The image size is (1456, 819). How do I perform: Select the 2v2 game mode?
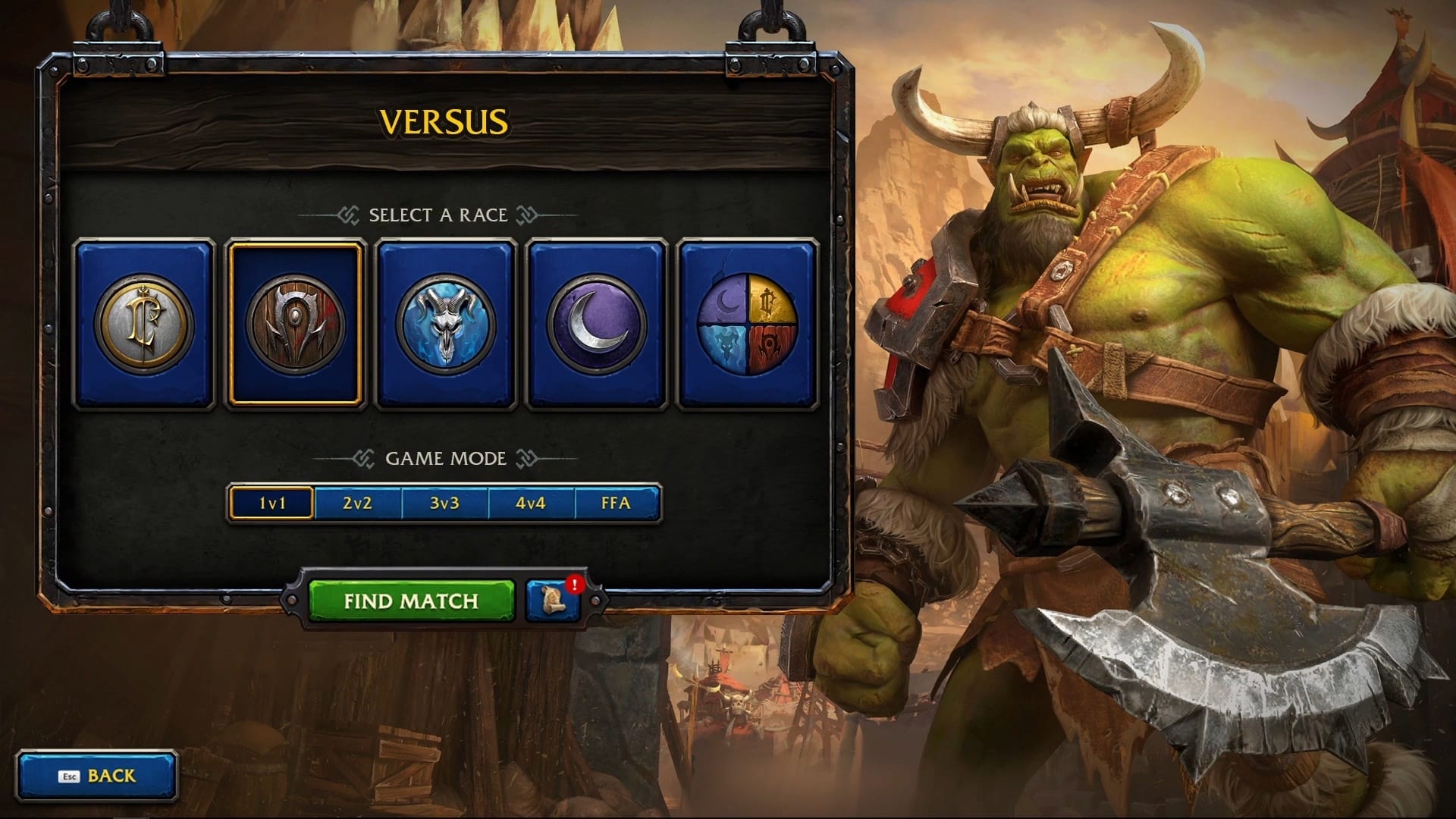tap(357, 503)
